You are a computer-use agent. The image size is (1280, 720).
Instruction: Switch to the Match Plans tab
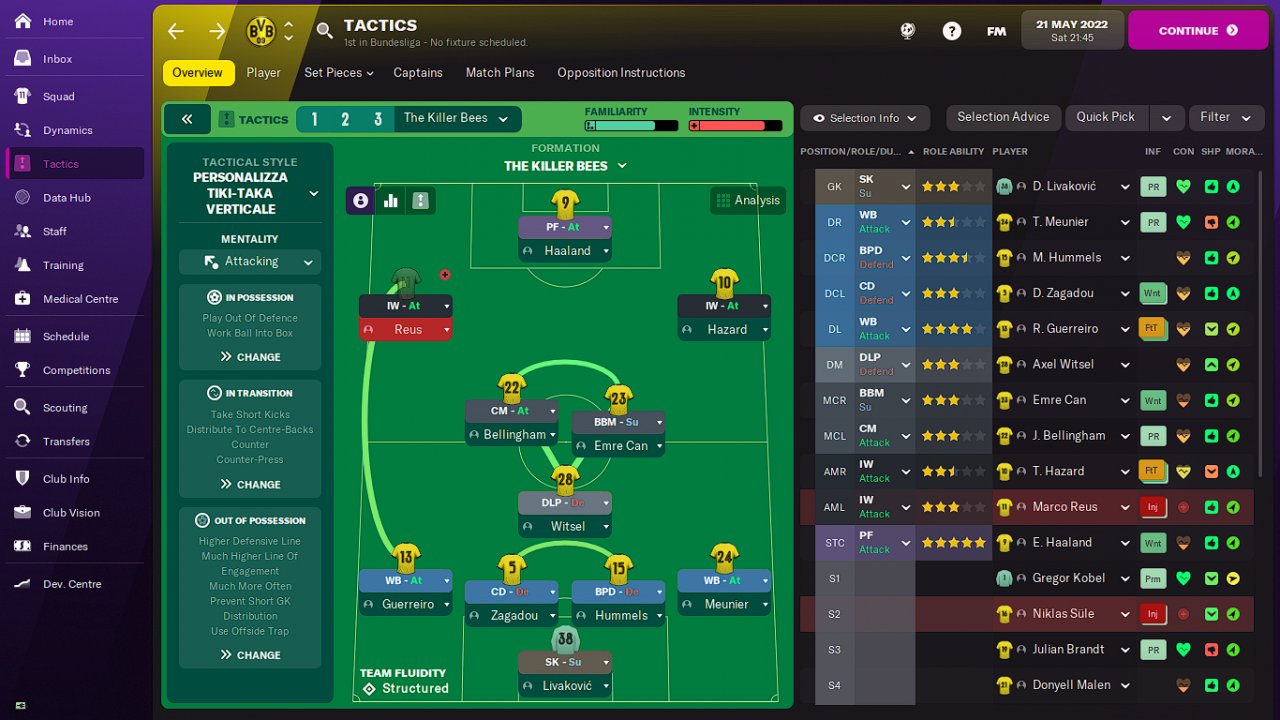coord(500,73)
